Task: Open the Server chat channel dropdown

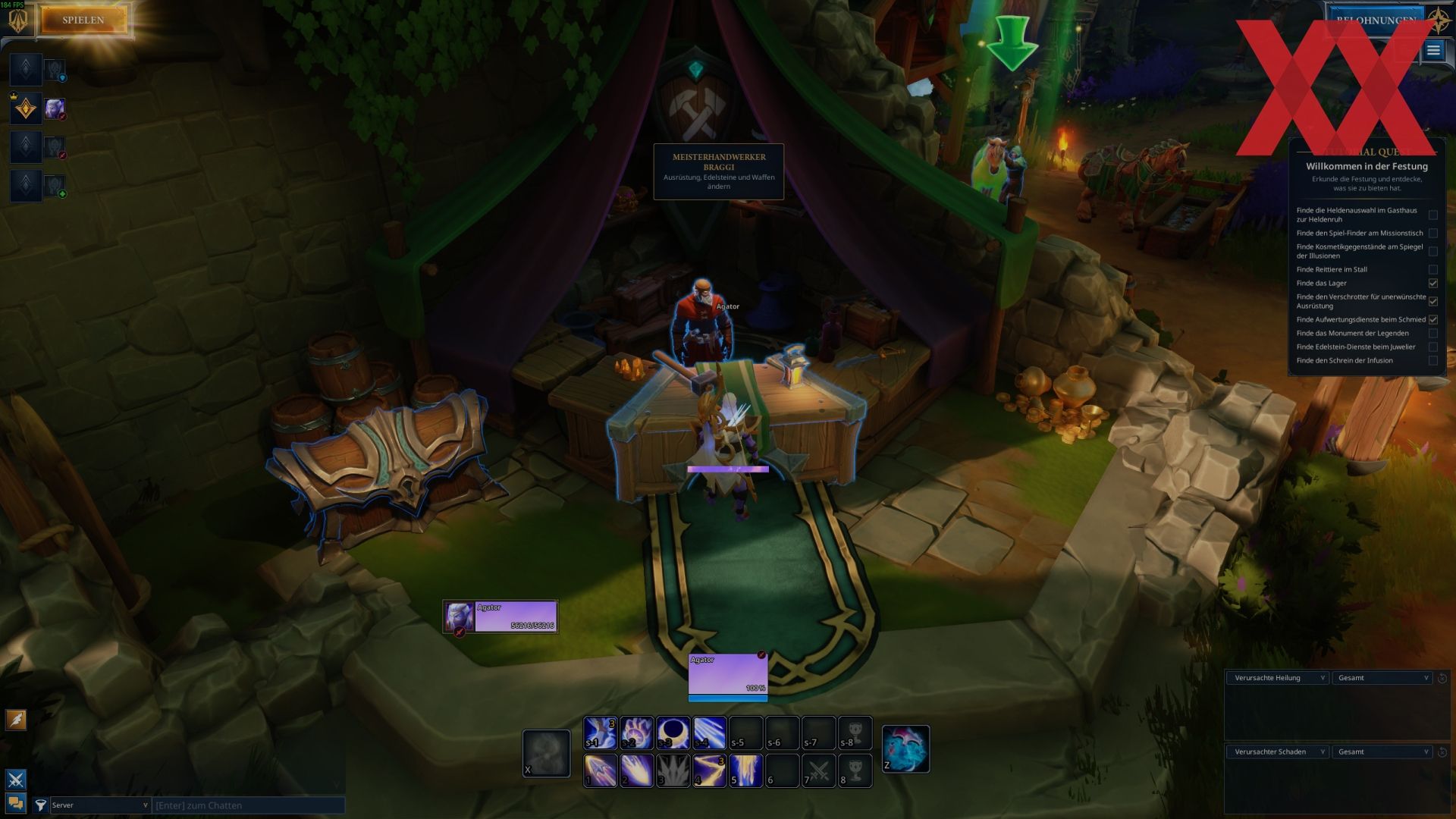Action: tap(99, 805)
